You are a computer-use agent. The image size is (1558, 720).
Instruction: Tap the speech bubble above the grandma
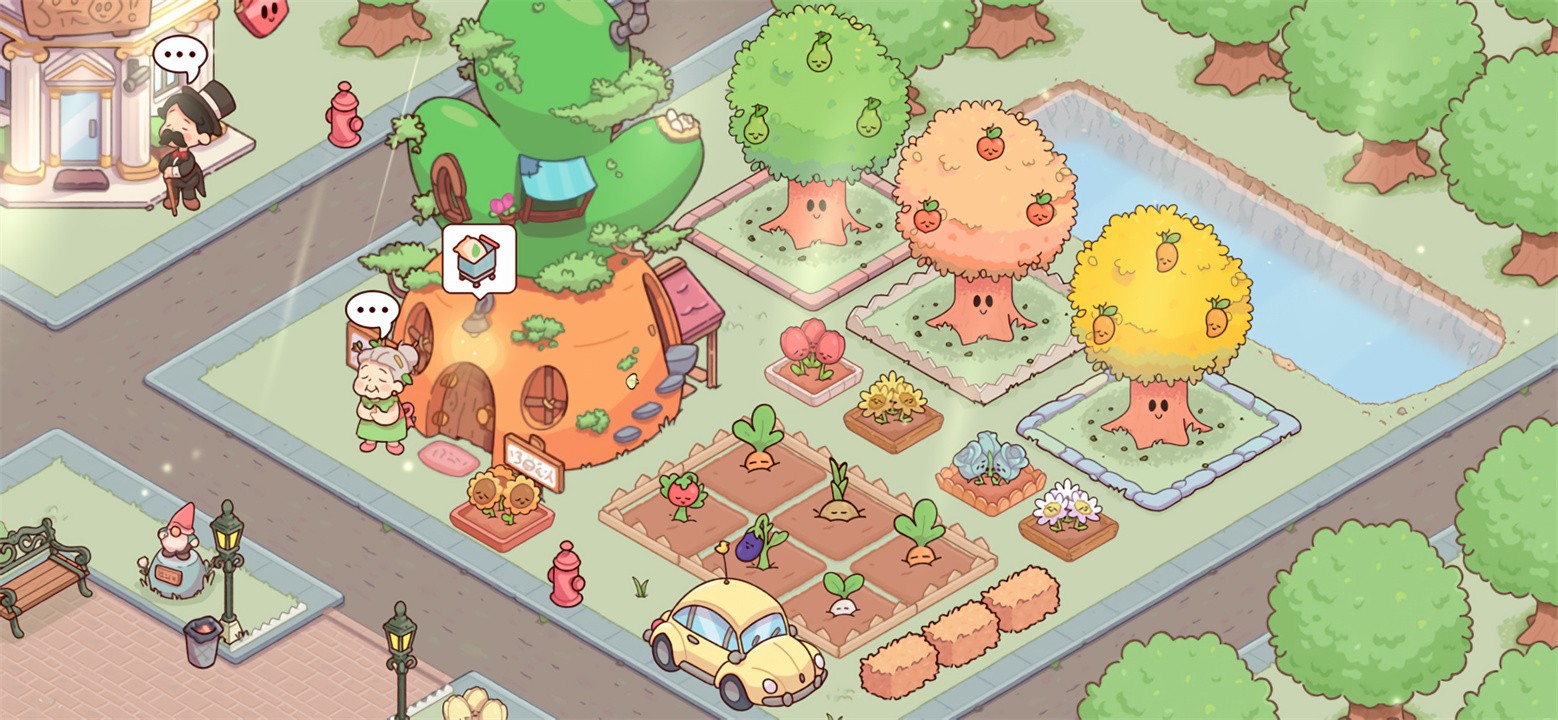[372, 310]
